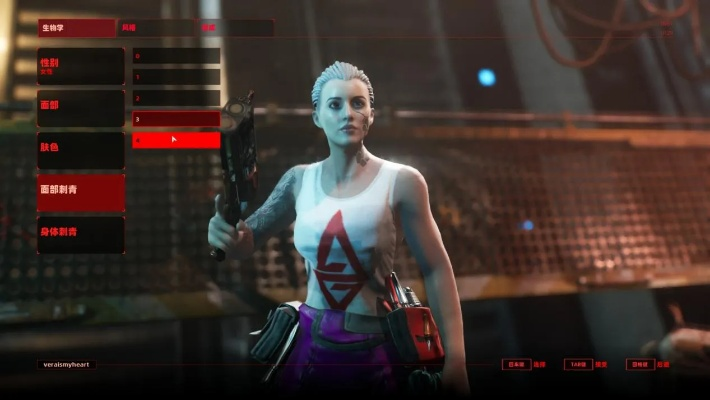This screenshot has width=710, height=400.
Task: Choose option 1 in the list
Action: tap(176, 77)
